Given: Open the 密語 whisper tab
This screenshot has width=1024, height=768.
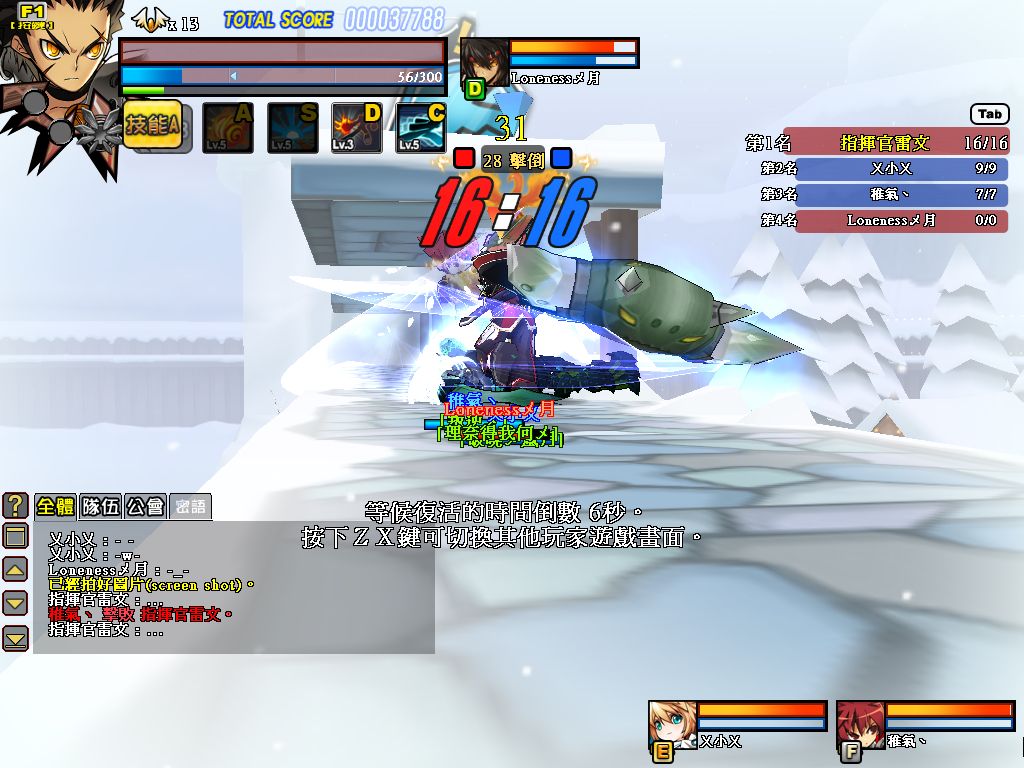Looking at the screenshot, I should click(189, 506).
